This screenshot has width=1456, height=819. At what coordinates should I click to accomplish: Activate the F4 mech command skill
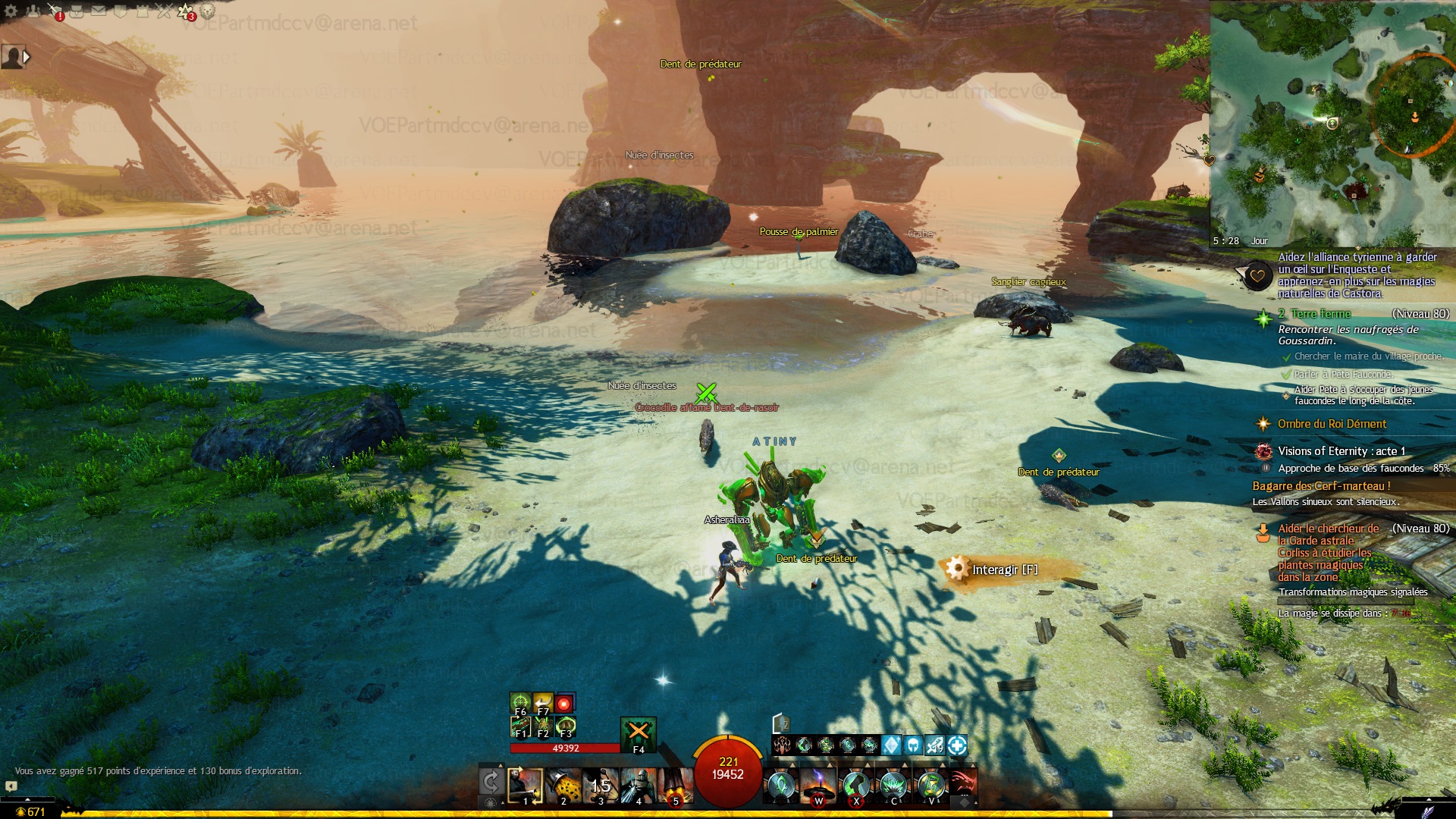point(639,733)
